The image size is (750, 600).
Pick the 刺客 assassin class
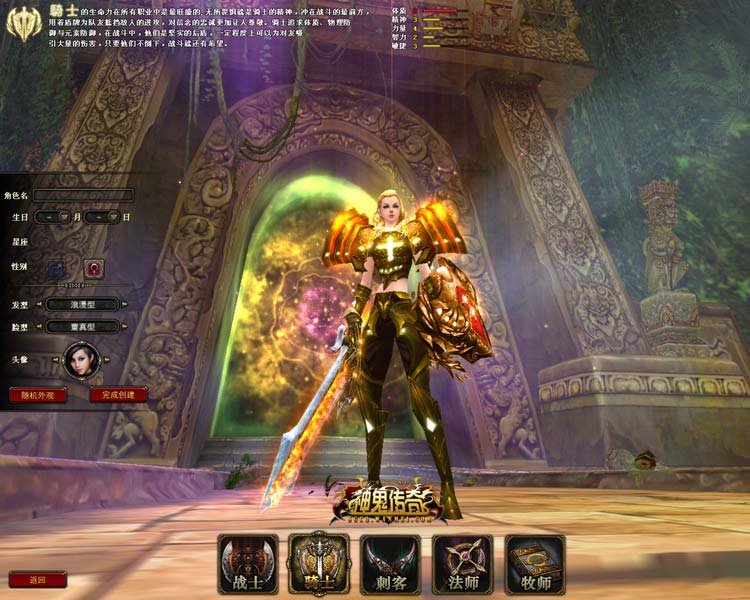390,564
